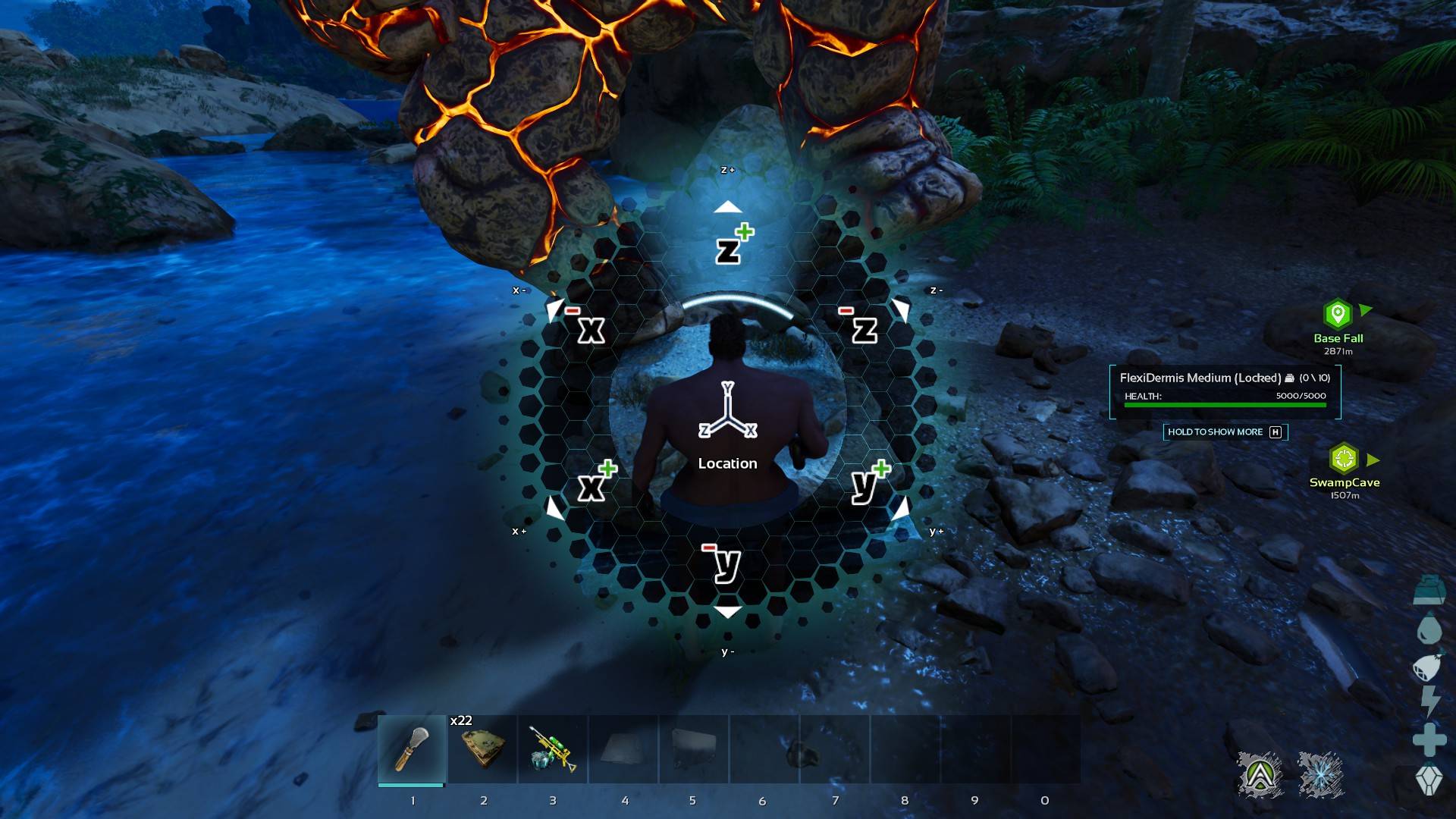This screenshot has height=819, width=1456.
Task: Choose minus Y in the radial wheel
Action: [726, 563]
